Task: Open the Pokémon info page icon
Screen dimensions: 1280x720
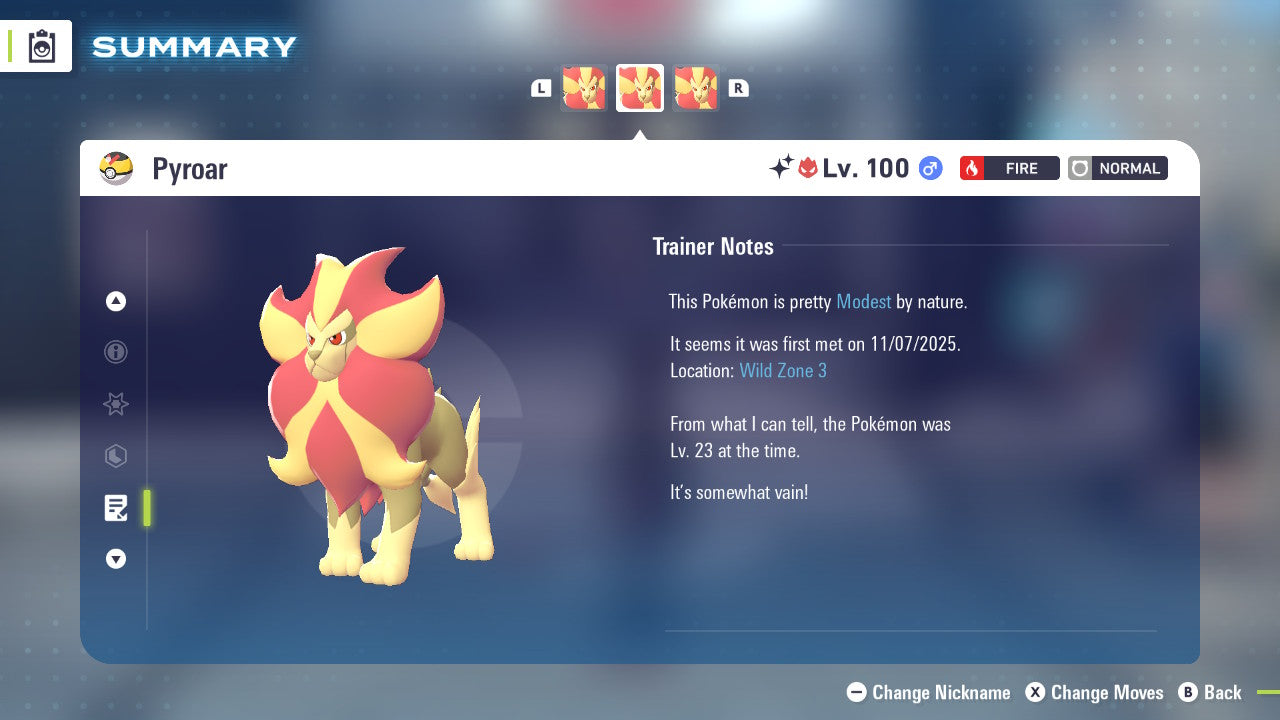Action: pyautogui.click(x=116, y=352)
